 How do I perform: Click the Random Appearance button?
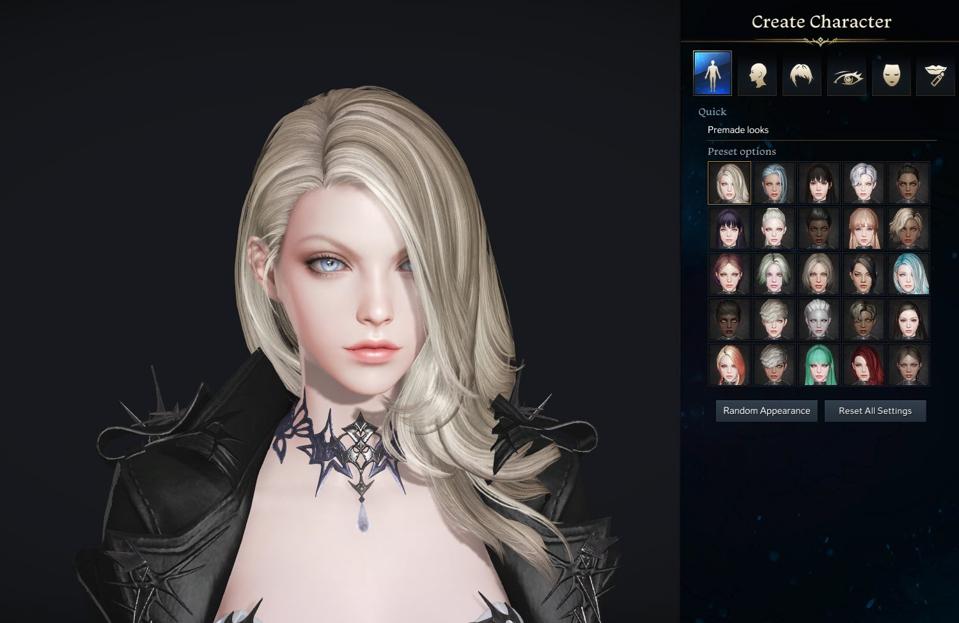766,411
